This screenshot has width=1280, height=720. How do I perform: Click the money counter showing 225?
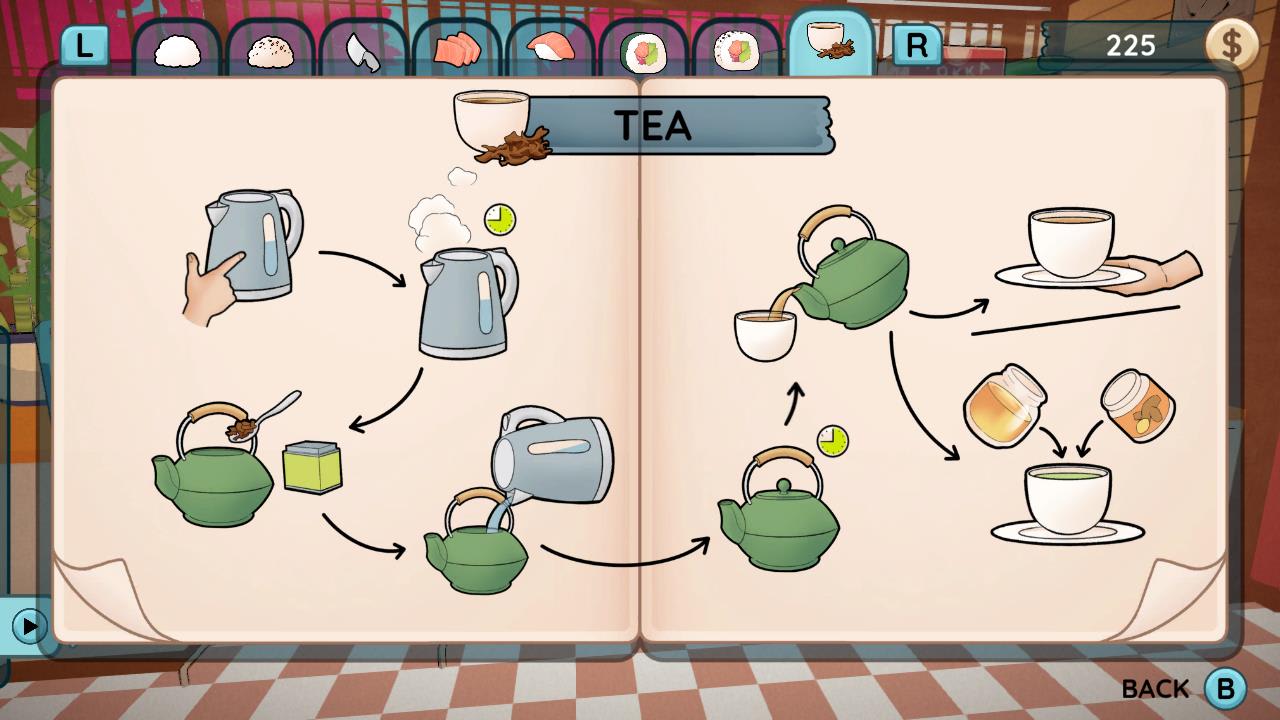click(x=1130, y=44)
